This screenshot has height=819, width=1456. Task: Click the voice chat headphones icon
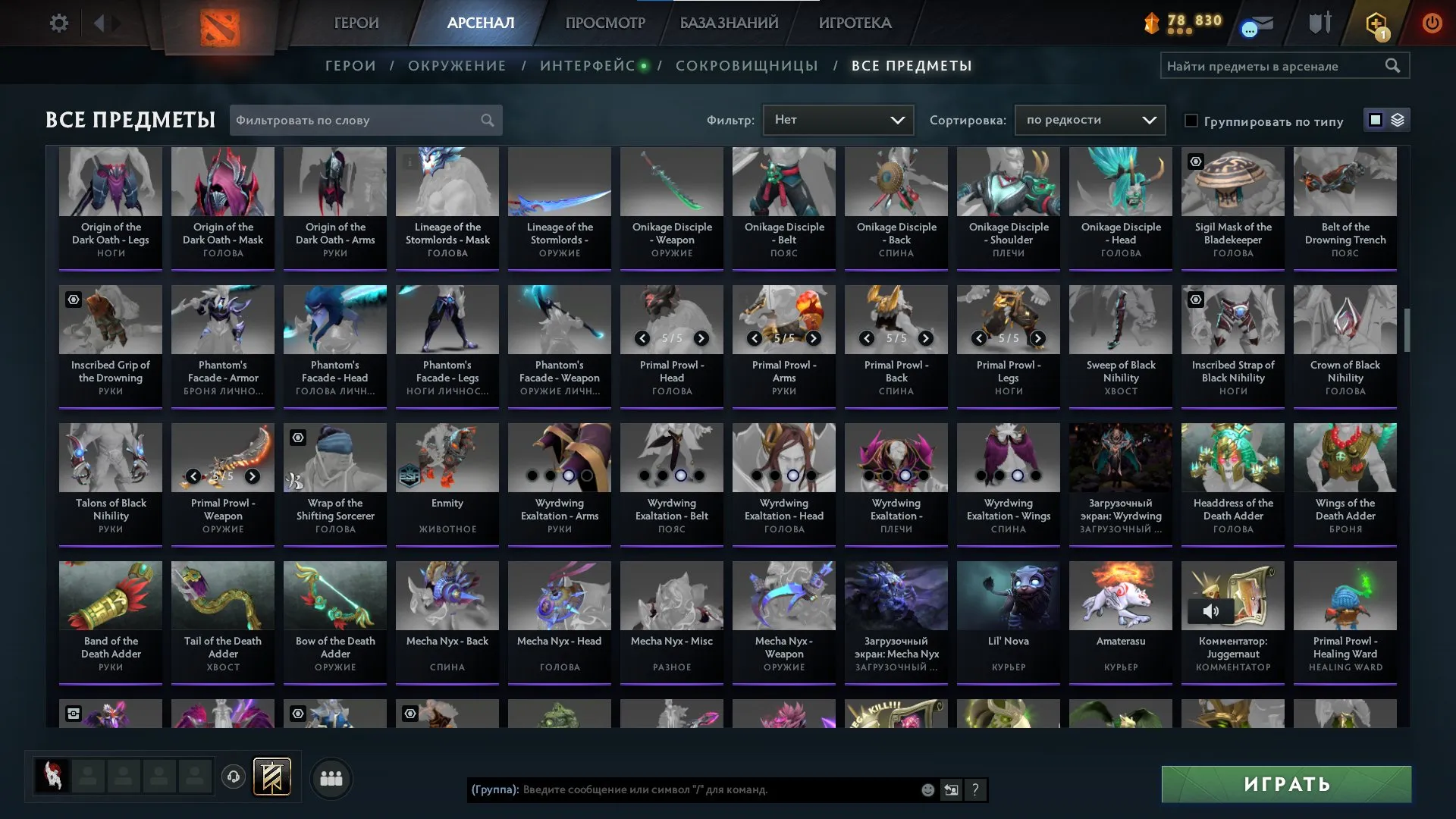coord(234,777)
